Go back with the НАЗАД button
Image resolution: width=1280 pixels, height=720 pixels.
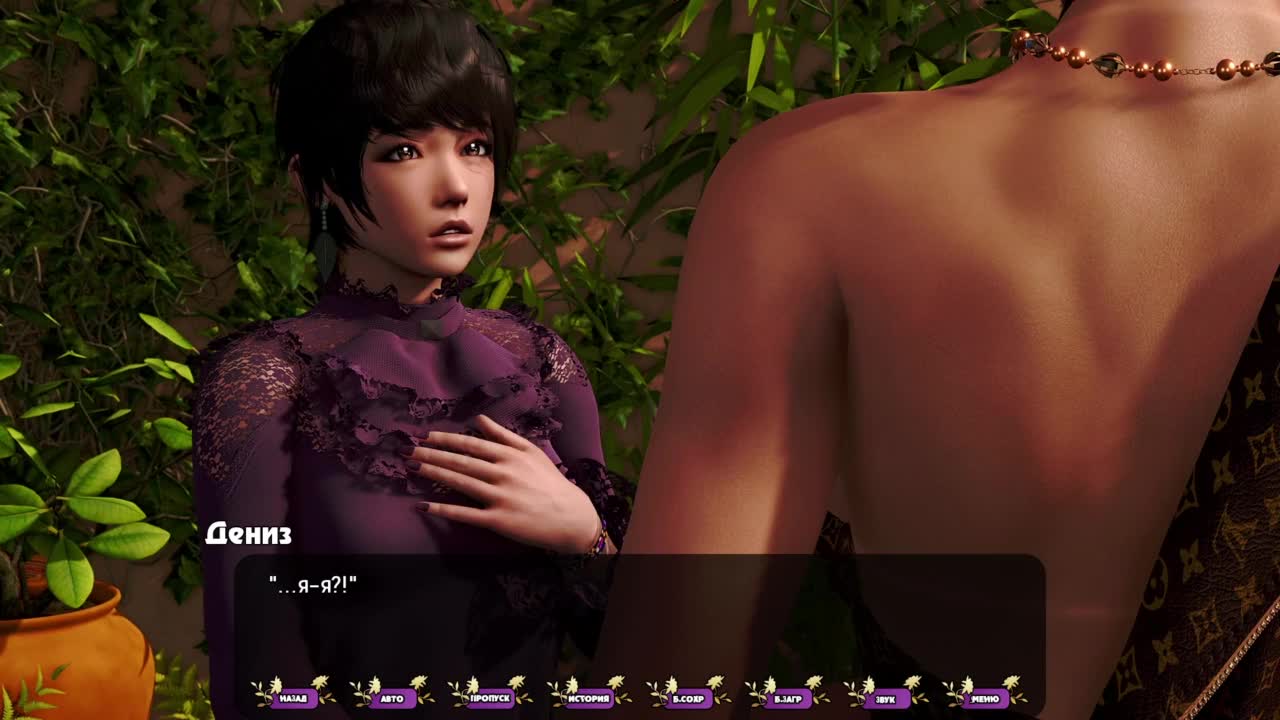click(x=293, y=698)
